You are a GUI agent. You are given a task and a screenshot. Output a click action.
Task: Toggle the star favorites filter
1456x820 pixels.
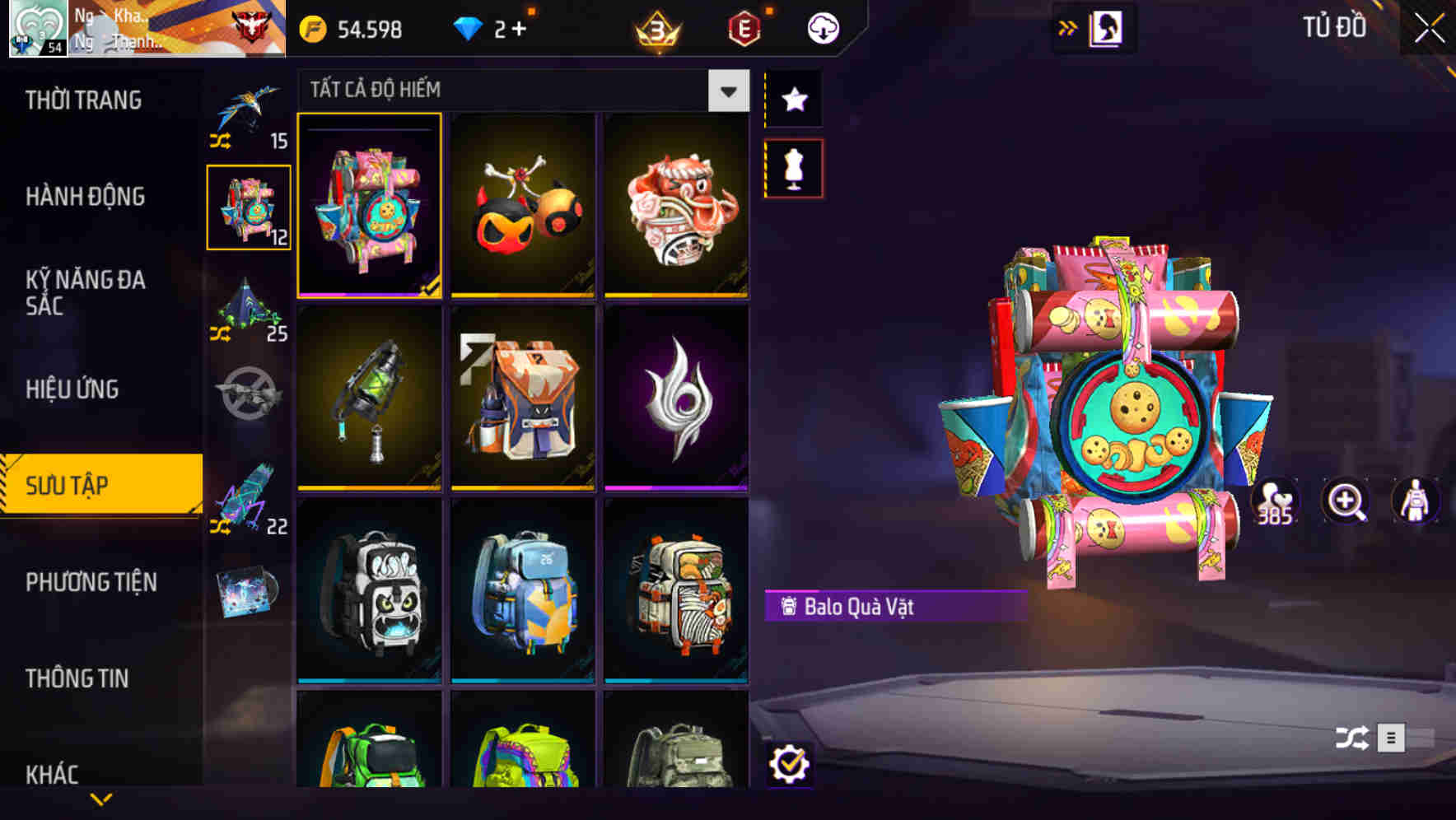pos(793,100)
